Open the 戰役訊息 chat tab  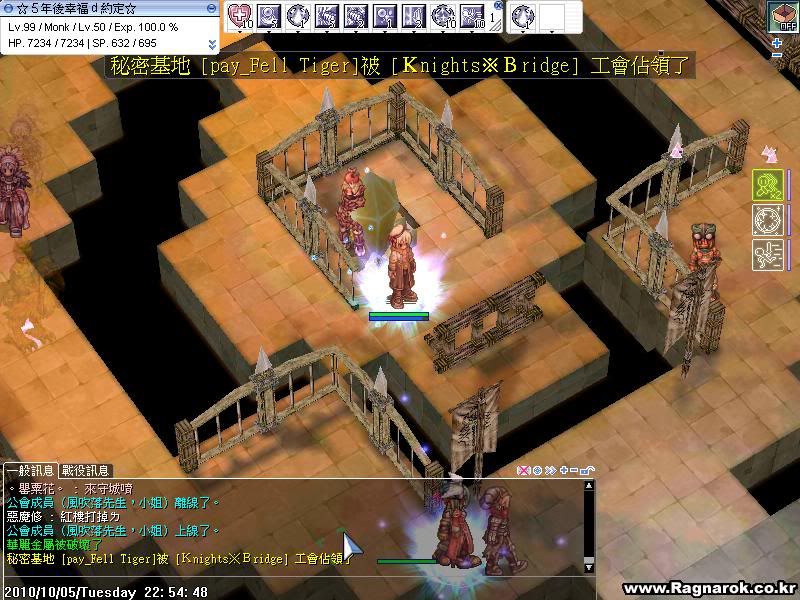pyautogui.click(x=85, y=470)
